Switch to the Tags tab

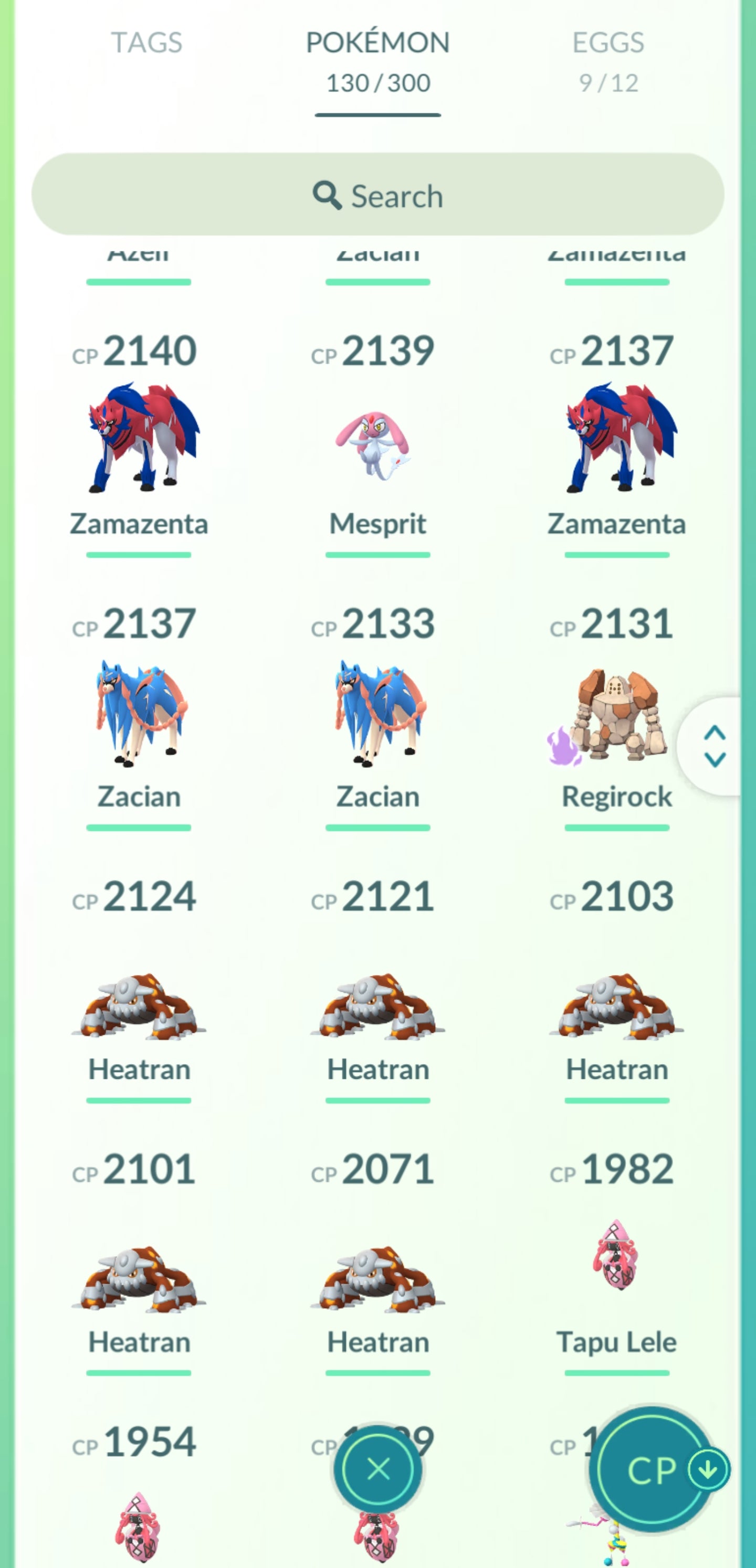146,43
